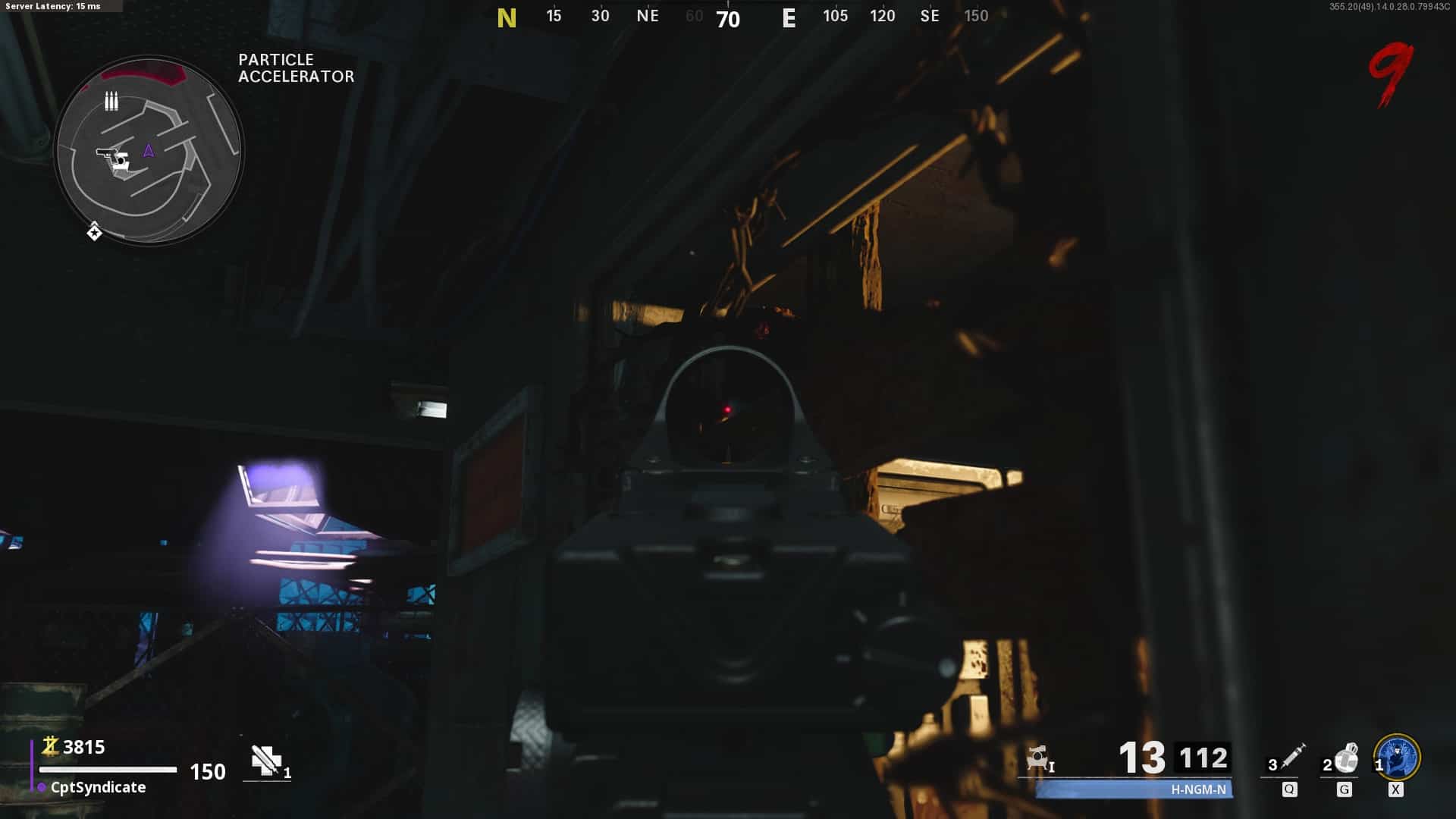The width and height of the screenshot is (1456, 819).
Task: Click the pistol wall-buy marker on minimap
Action: (x=114, y=158)
